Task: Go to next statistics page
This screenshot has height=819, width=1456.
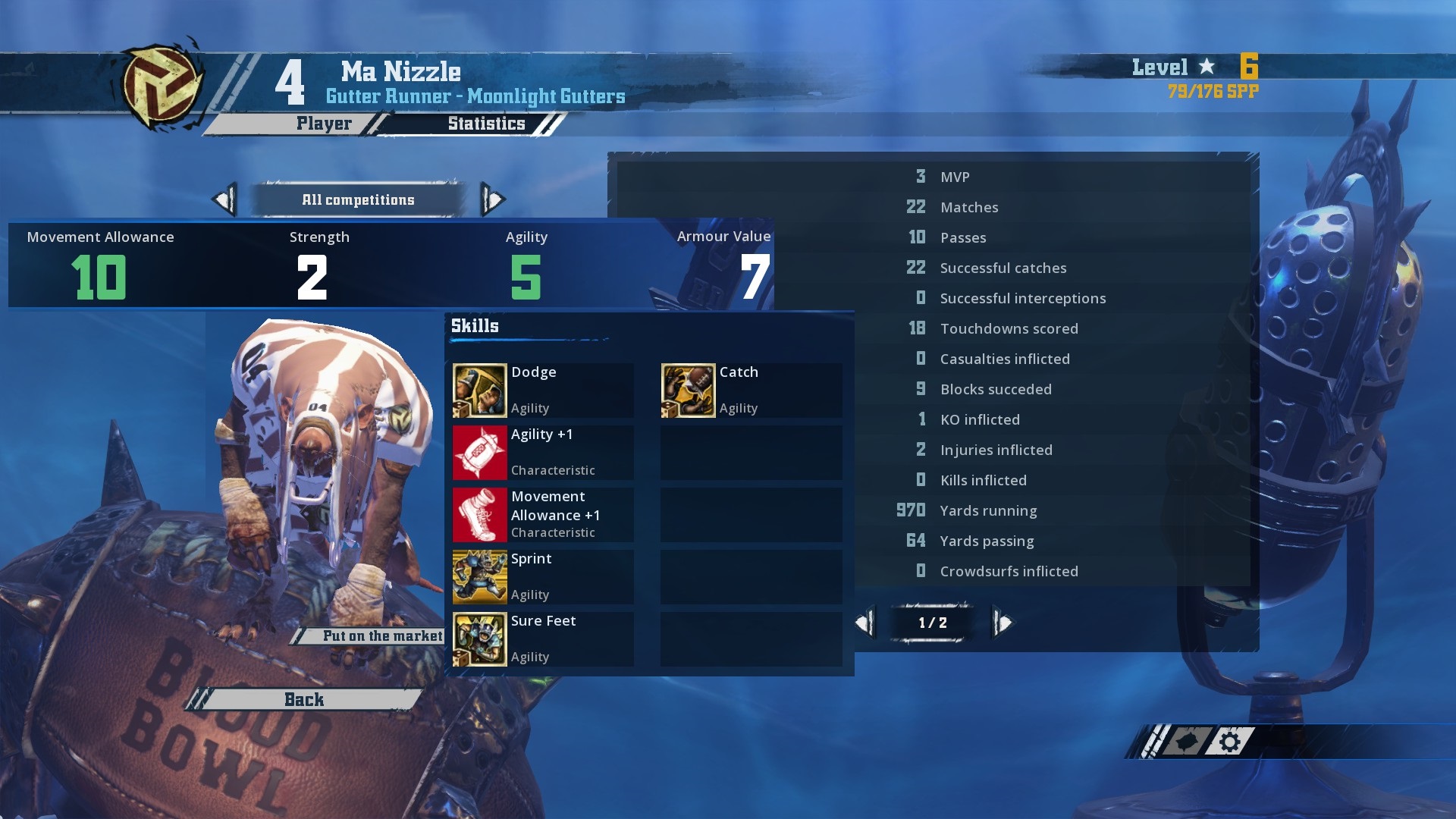Action: click(x=1003, y=623)
